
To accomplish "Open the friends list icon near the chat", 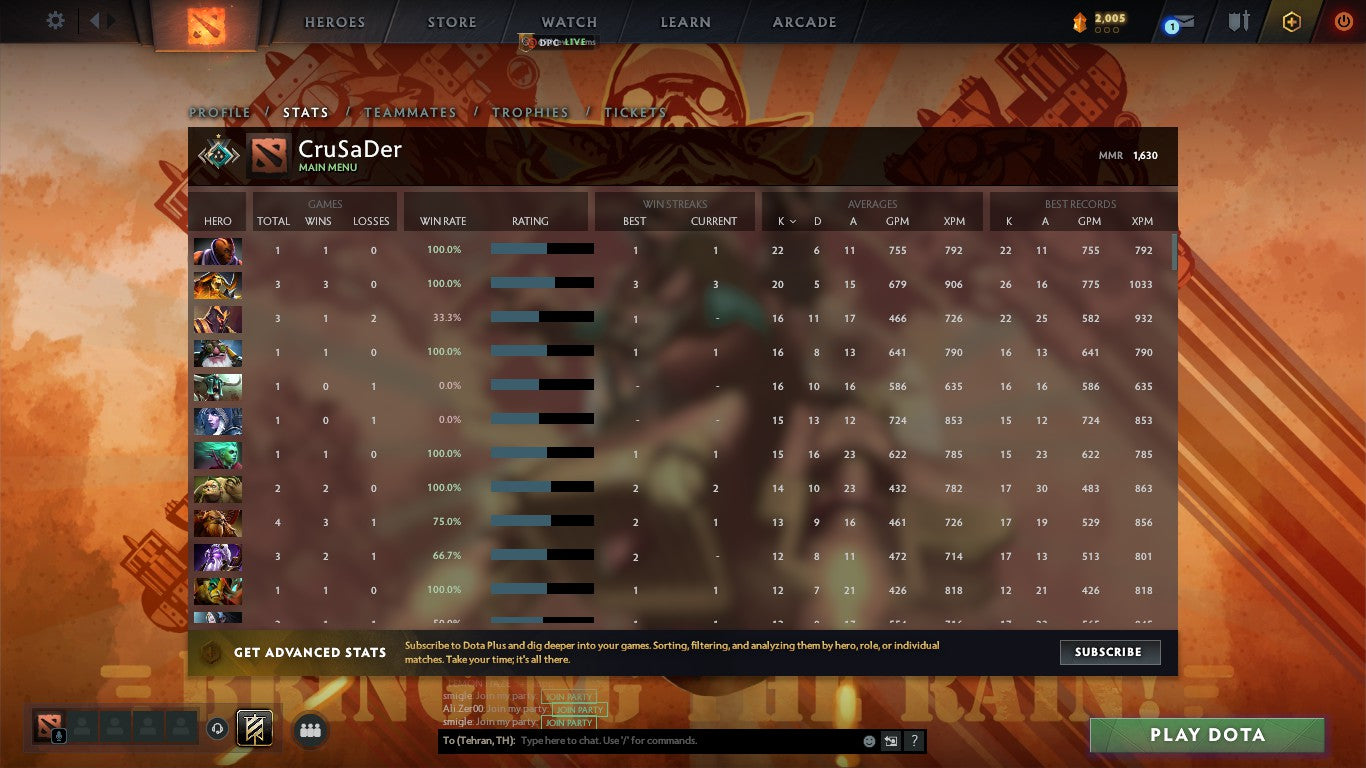I will click(310, 730).
